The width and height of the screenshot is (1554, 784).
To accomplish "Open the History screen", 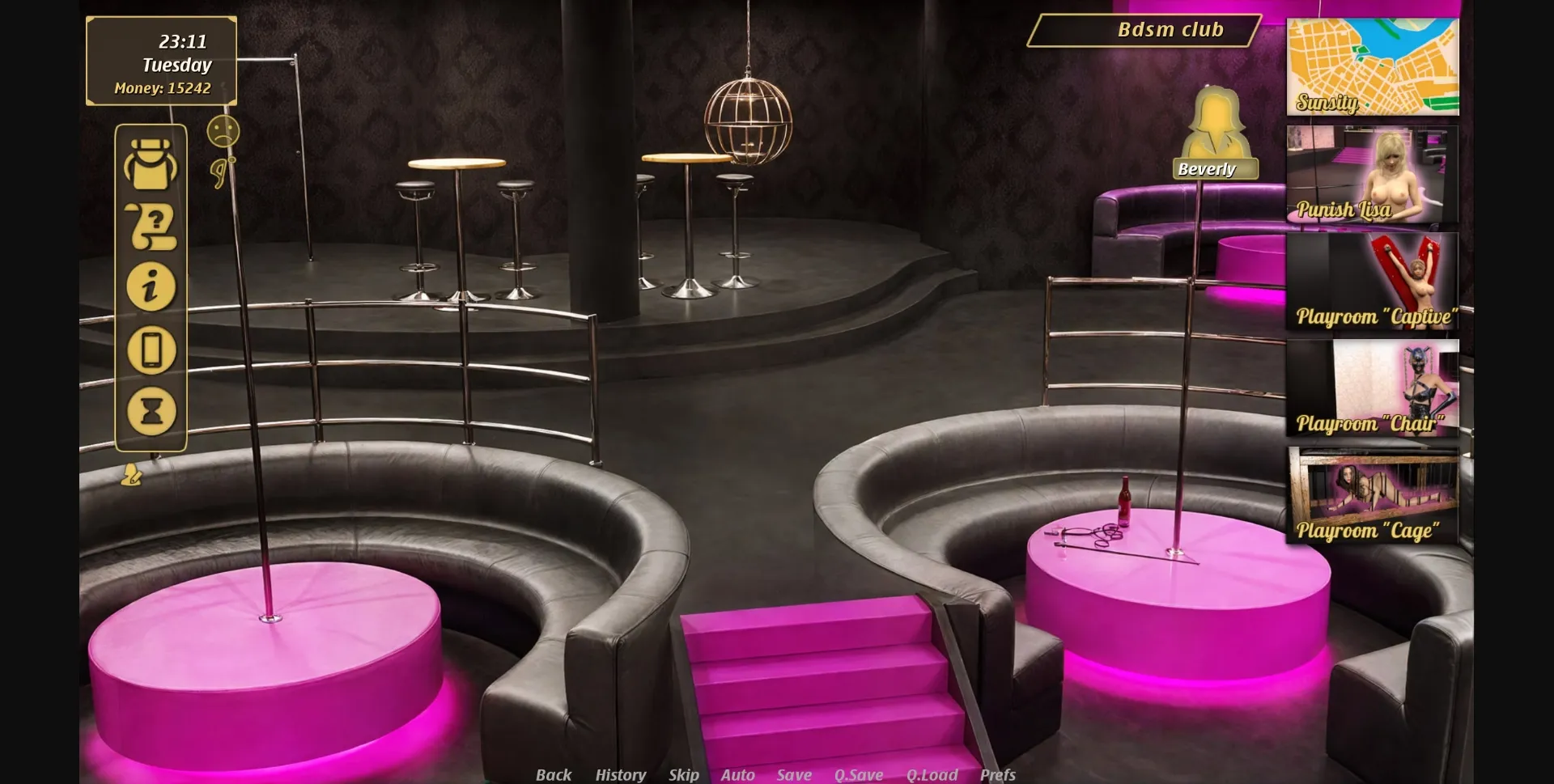I will click(620, 774).
